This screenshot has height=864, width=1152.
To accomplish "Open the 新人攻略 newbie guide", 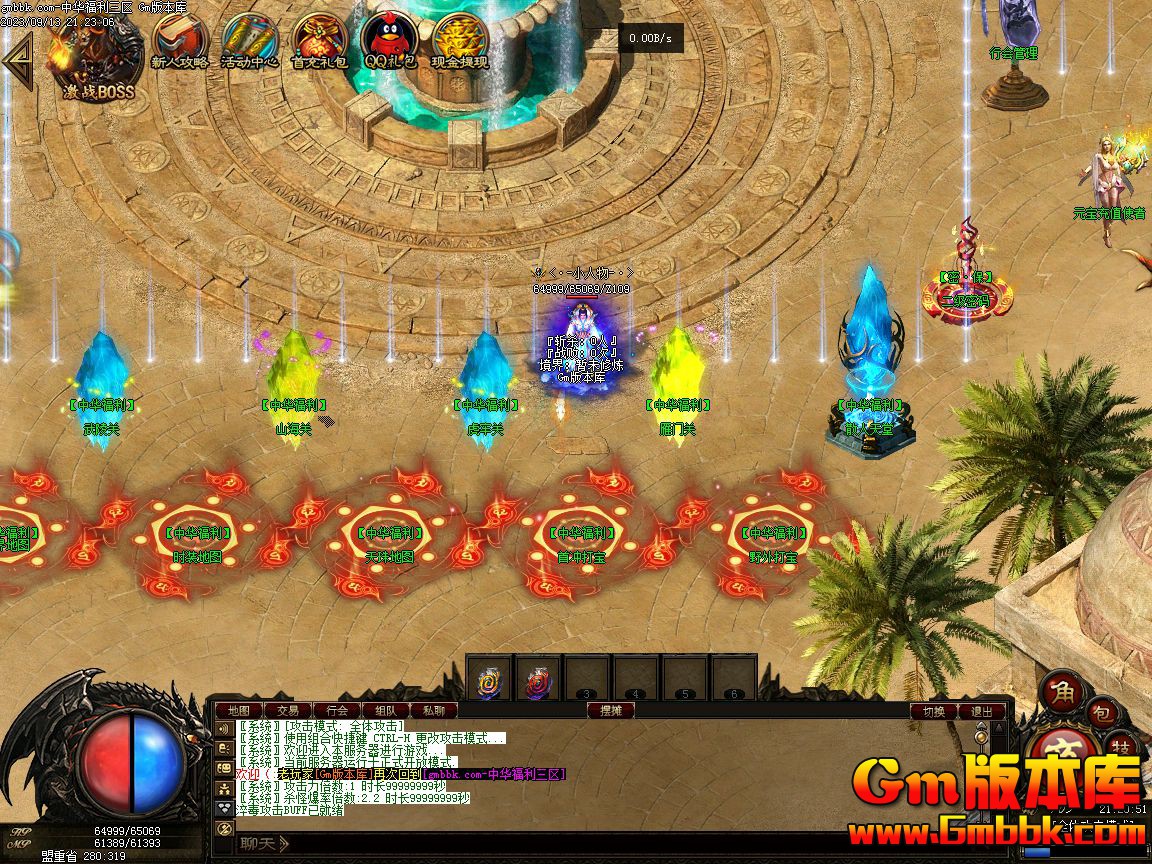I will 180,42.
